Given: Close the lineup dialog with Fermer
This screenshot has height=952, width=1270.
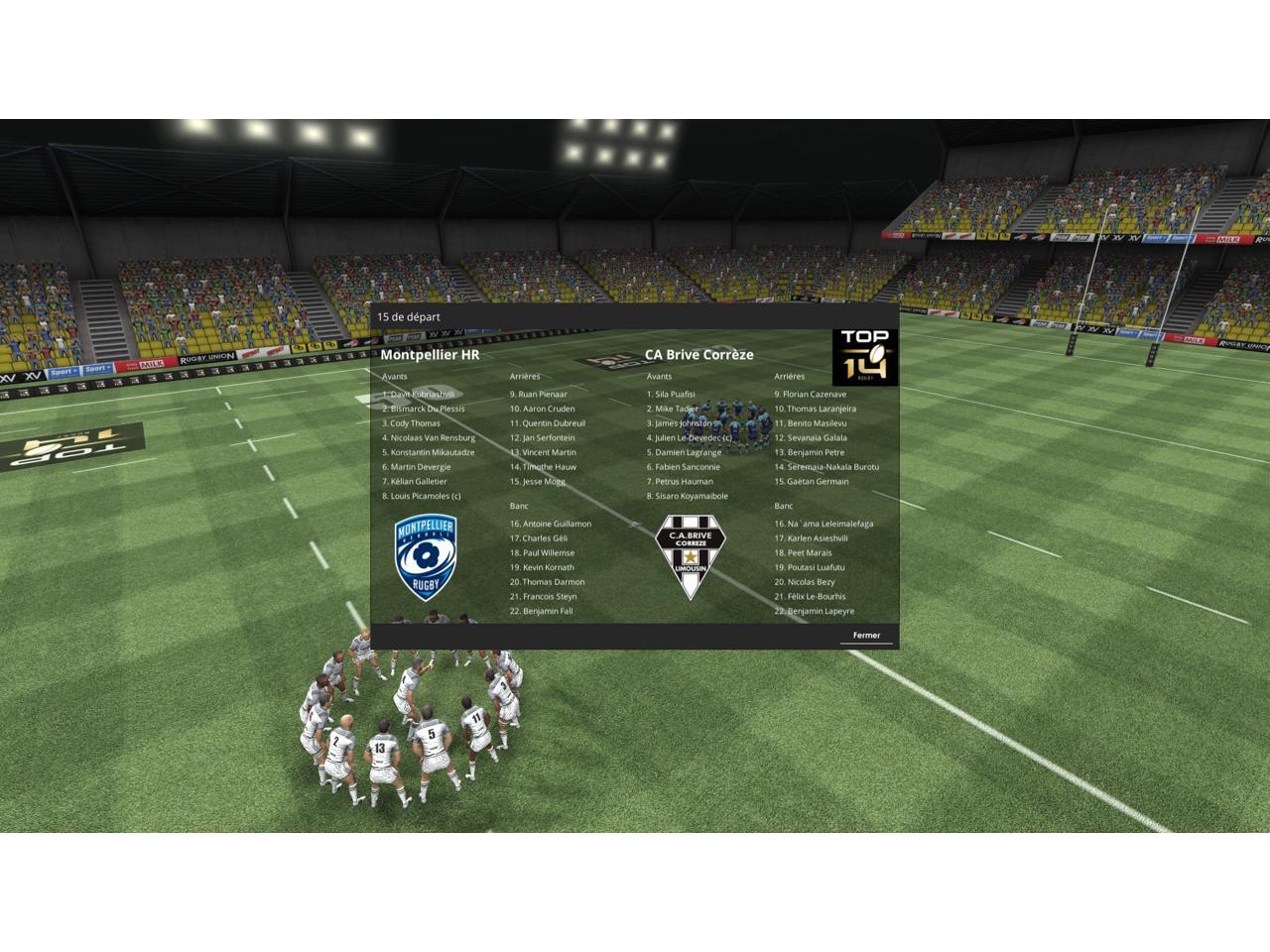Looking at the screenshot, I should (x=866, y=636).
